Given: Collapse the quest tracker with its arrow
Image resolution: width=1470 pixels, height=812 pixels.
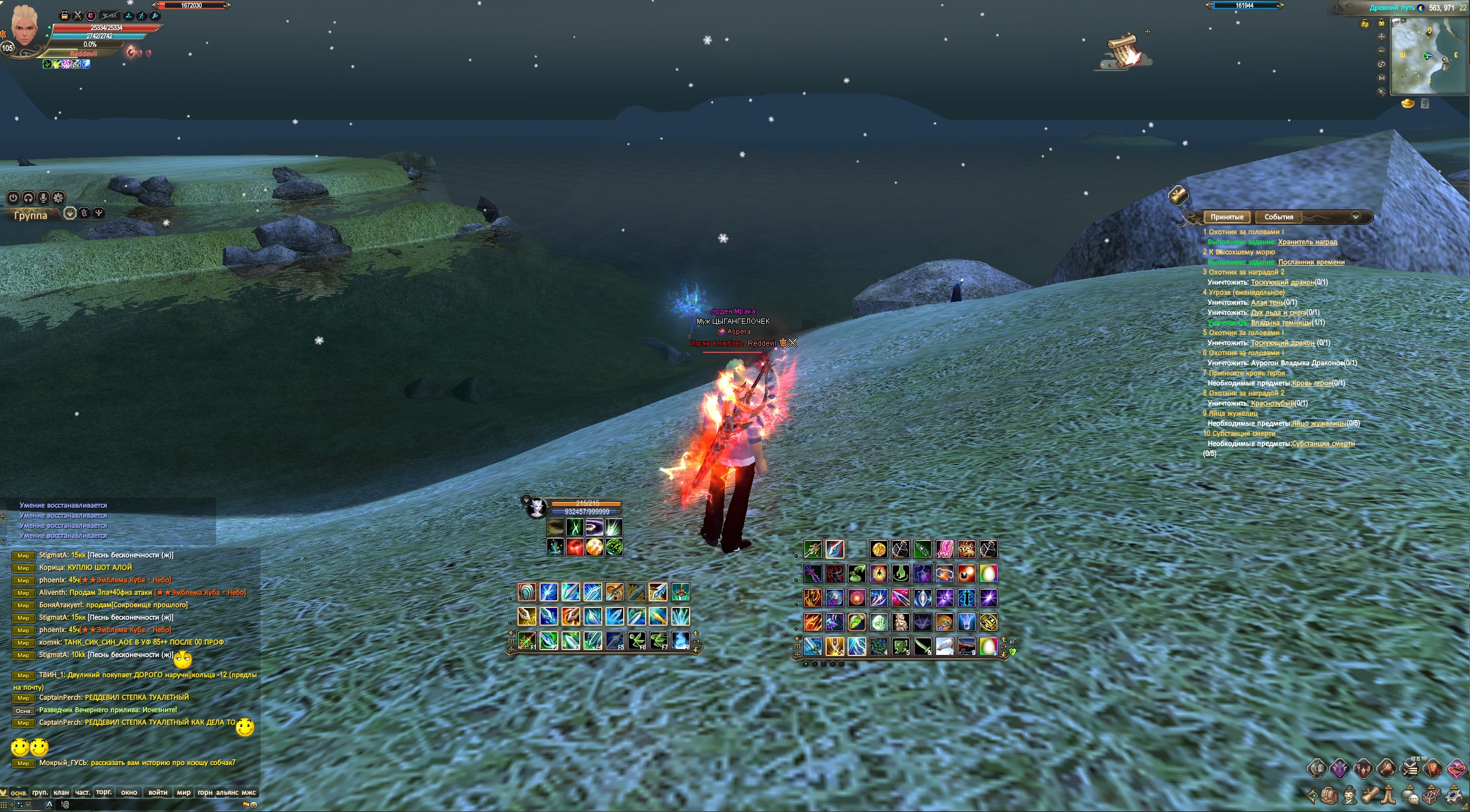Looking at the screenshot, I should [x=1355, y=217].
